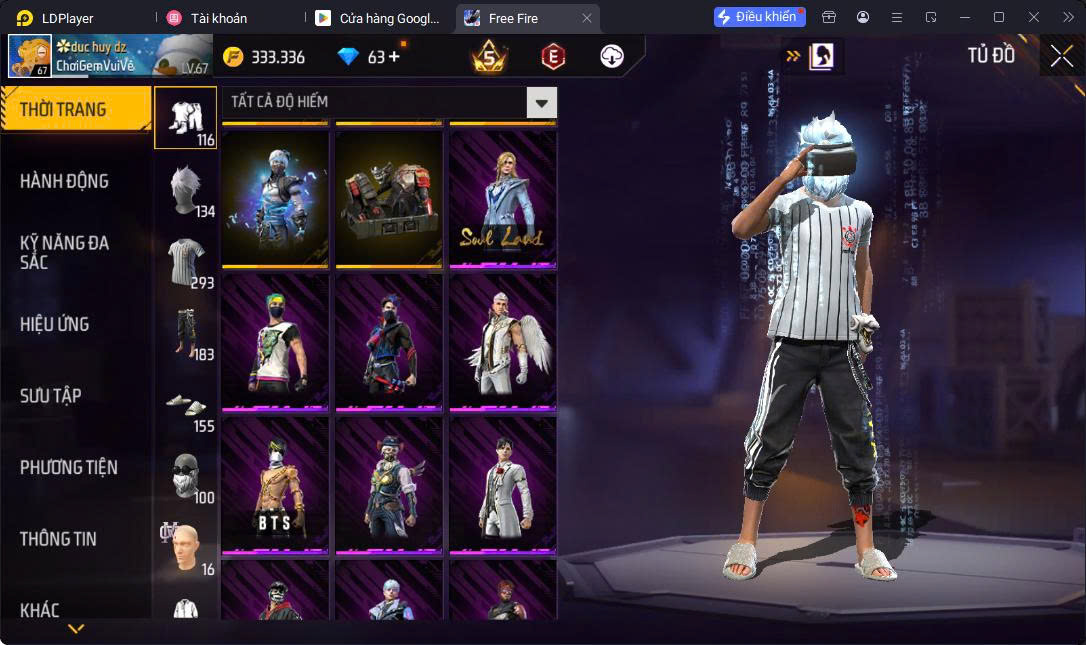
Task: Open the HÀNH ĐỘNG category
Action: [x=65, y=181]
